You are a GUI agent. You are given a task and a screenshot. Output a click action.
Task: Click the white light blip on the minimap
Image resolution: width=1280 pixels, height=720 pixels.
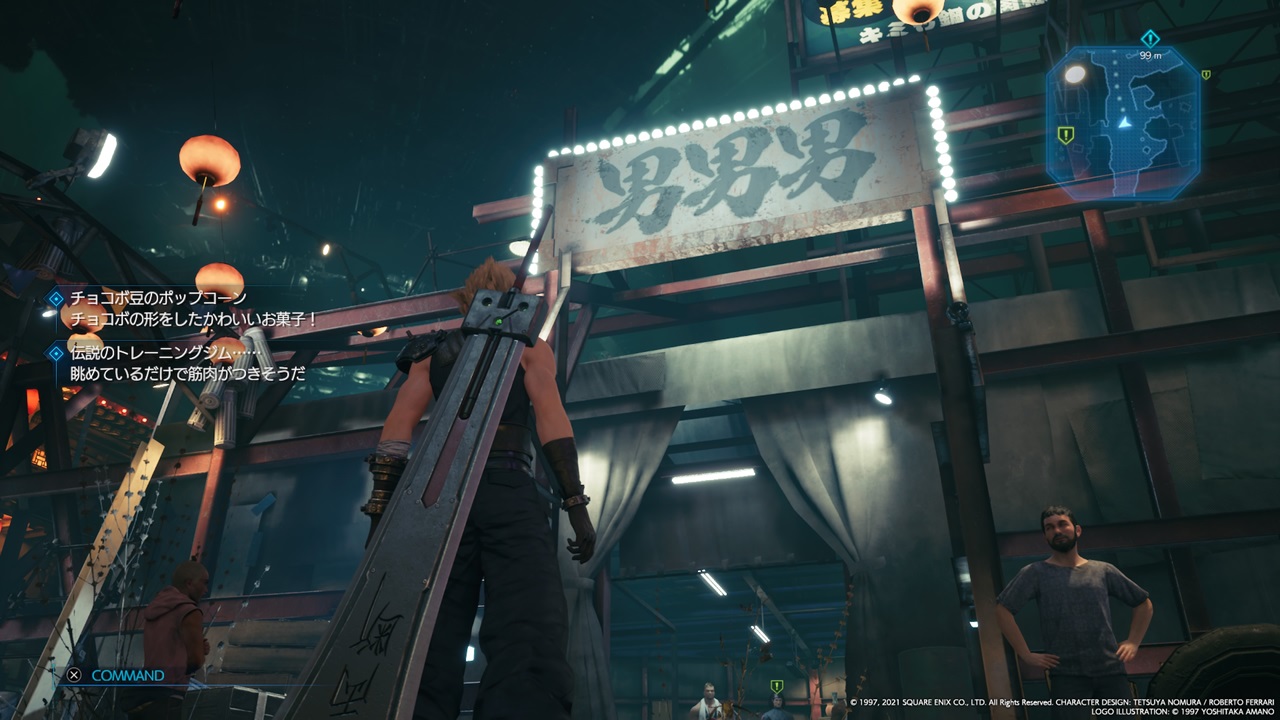(x=1074, y=76)
